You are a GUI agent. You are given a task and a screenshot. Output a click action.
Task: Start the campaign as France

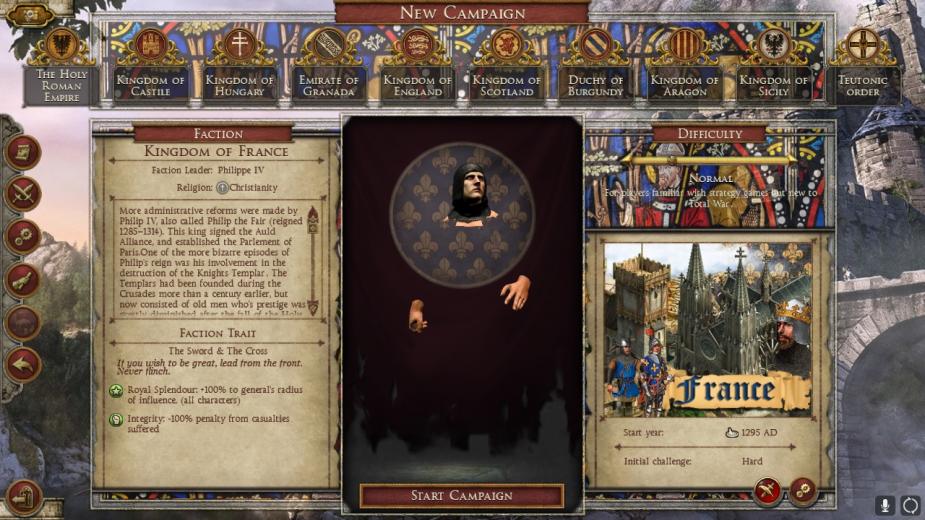[461, 496]
